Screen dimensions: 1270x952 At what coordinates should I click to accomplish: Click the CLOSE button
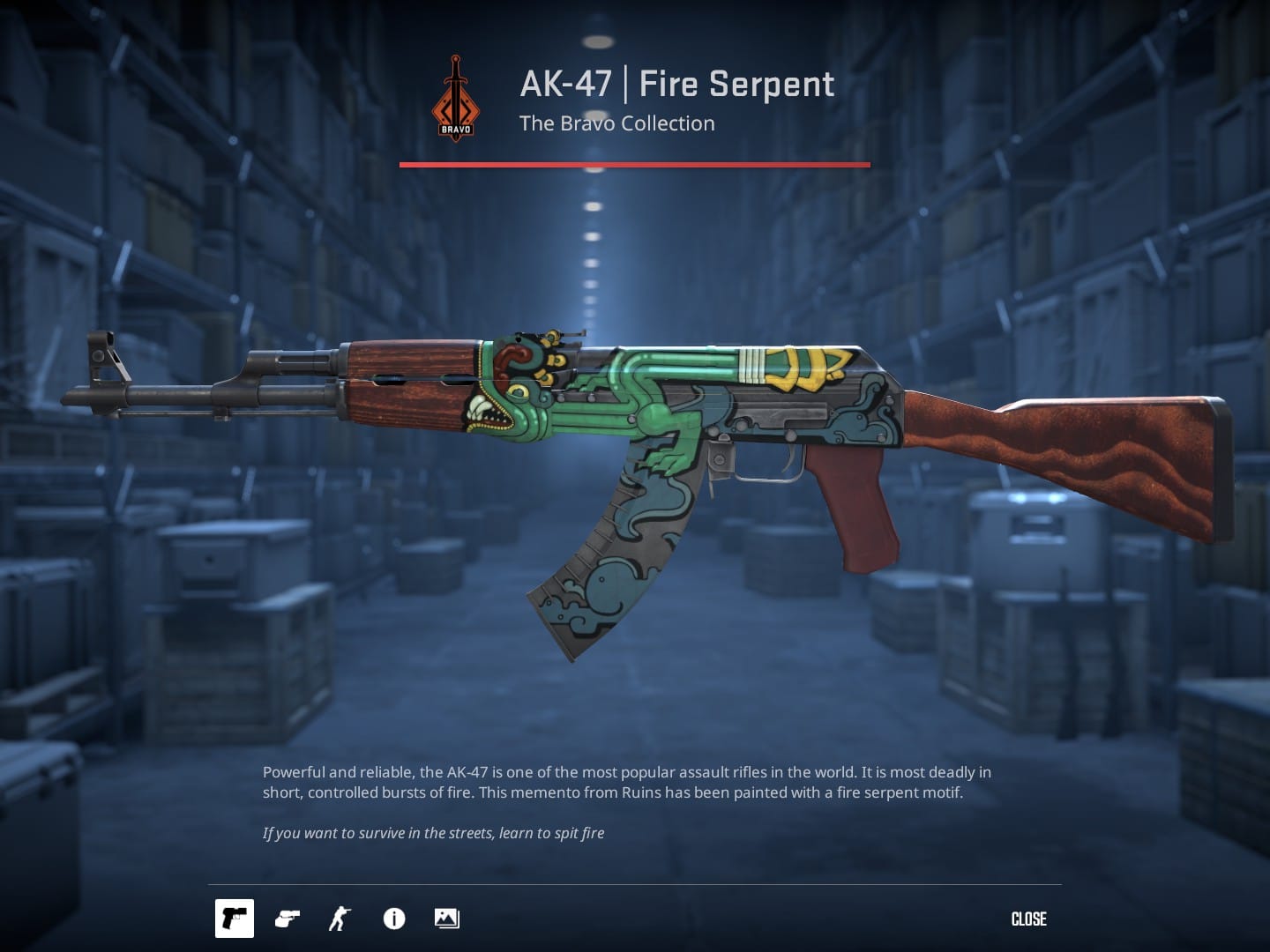pos(1028,919)
